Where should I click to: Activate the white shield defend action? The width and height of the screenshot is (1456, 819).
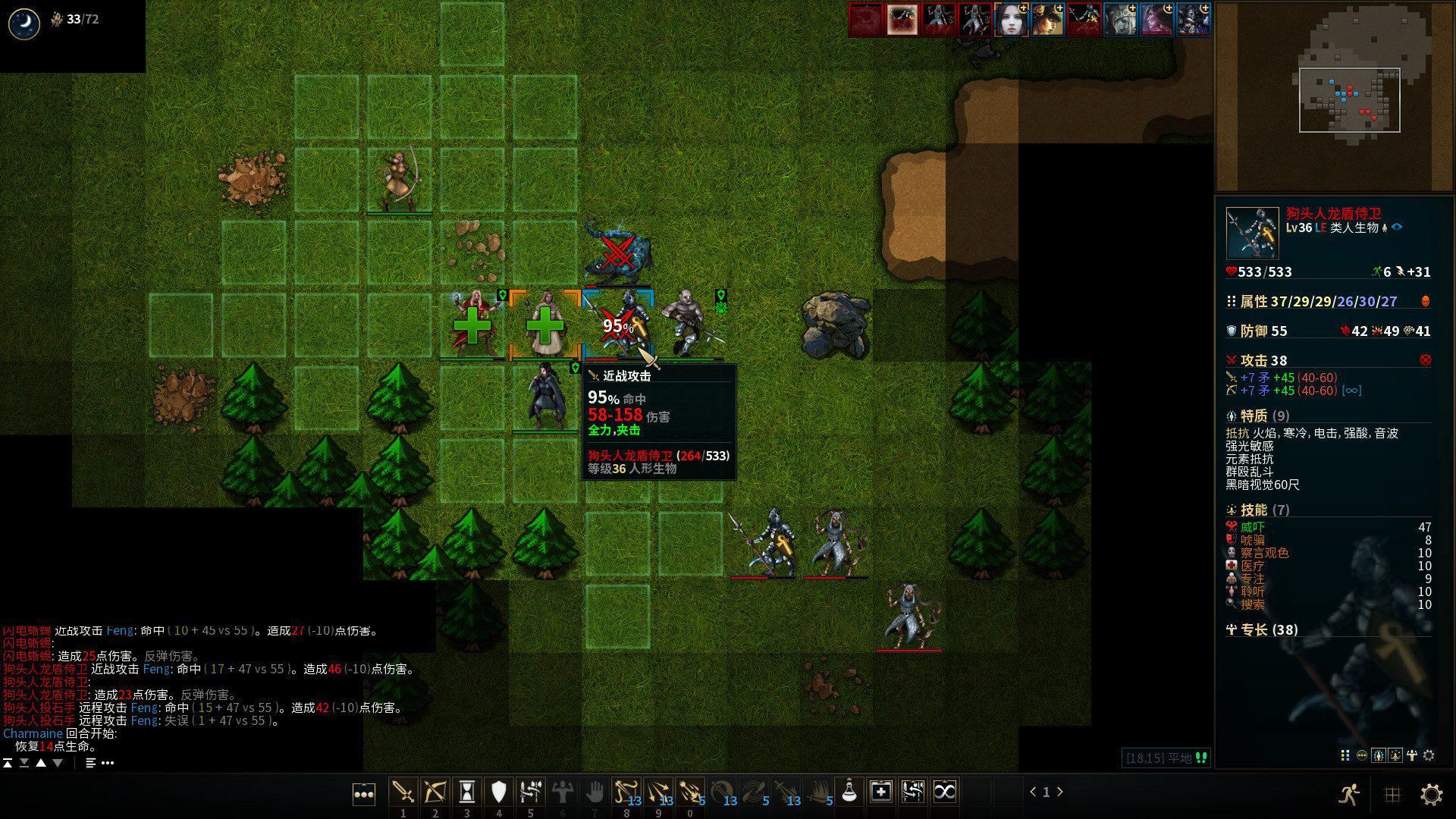pyautogui.click(x=498, y=792)
